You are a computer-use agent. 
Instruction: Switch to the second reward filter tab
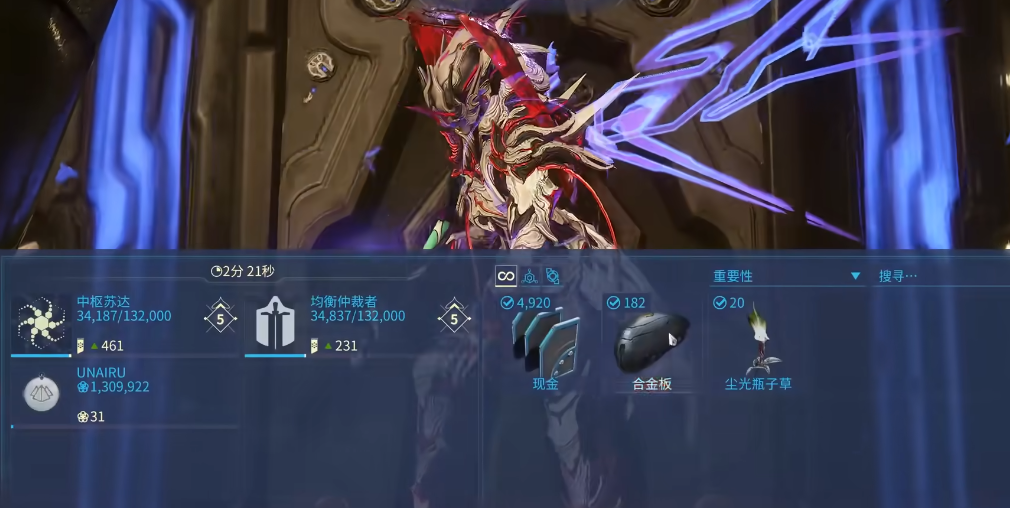click(x=530, y=276)
